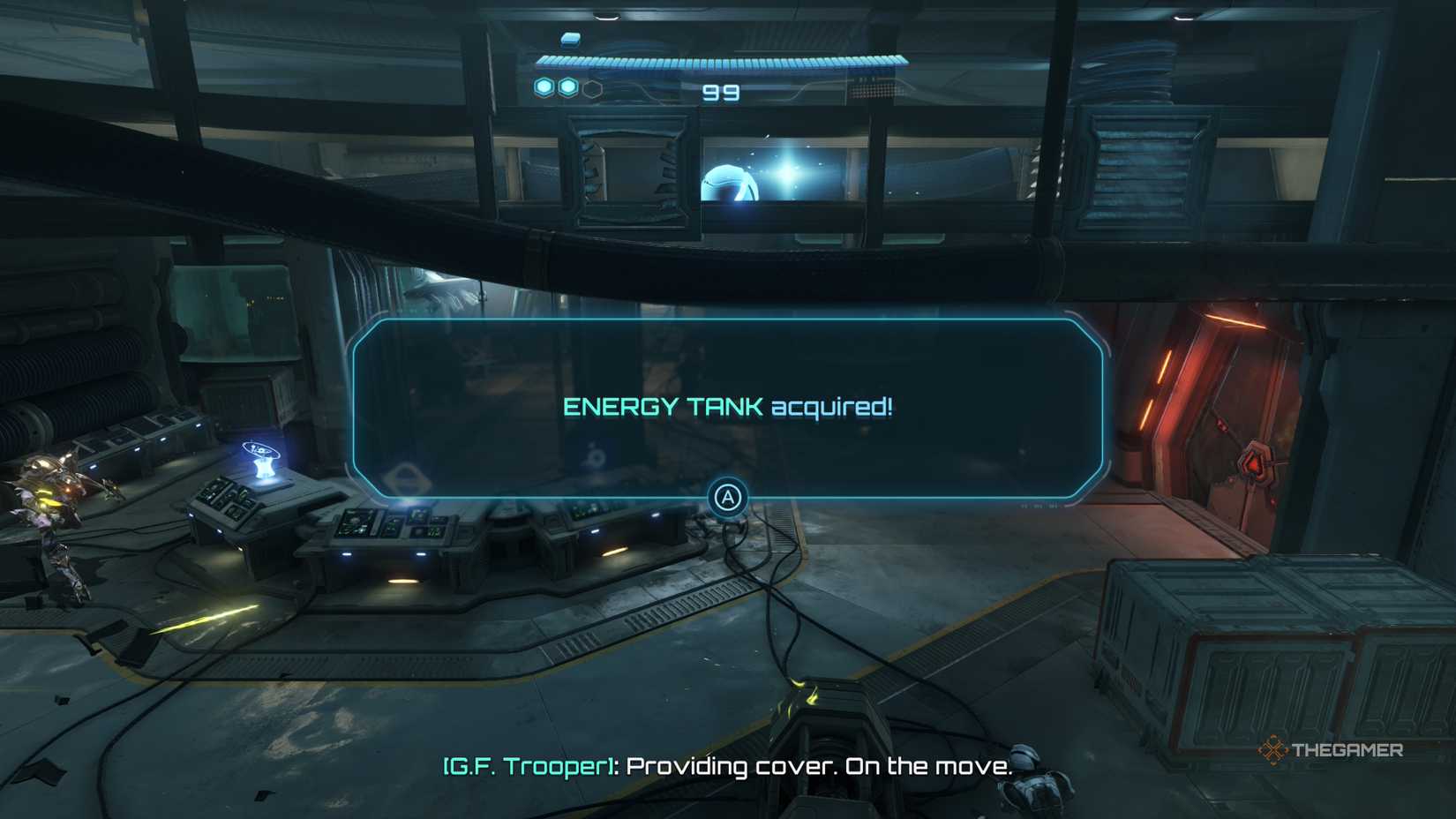Select the missile ammo icon above the health bar

tap(571, 41)
